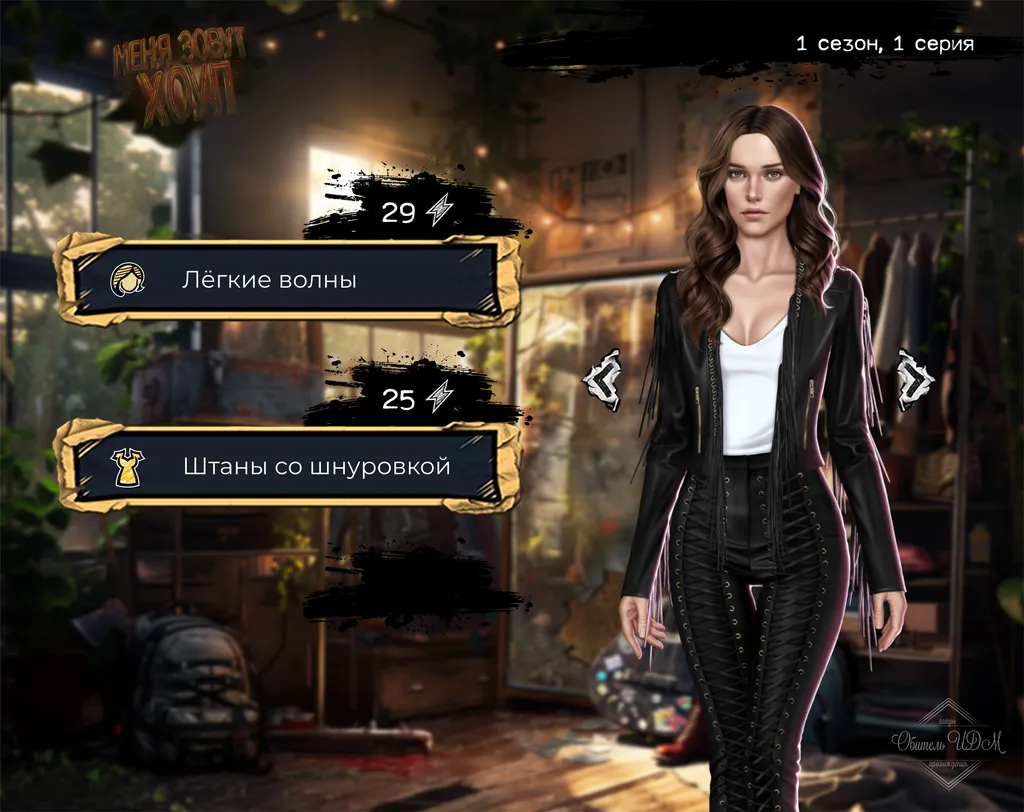Show the previous look with left arrow
The height and width of the screenshot is (812, 1024).
(602, 379)
